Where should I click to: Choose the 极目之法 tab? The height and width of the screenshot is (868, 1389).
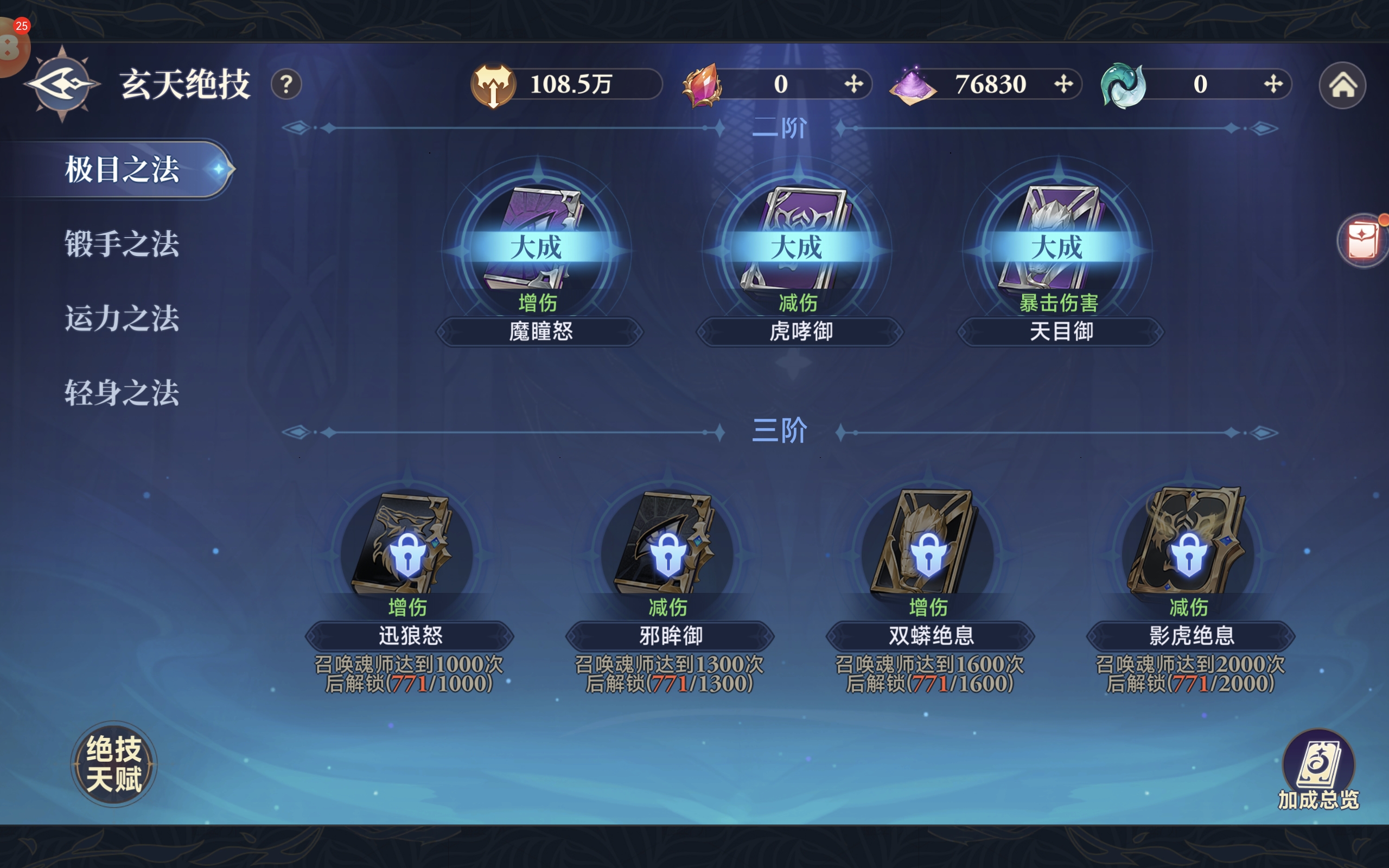[122, 169]
